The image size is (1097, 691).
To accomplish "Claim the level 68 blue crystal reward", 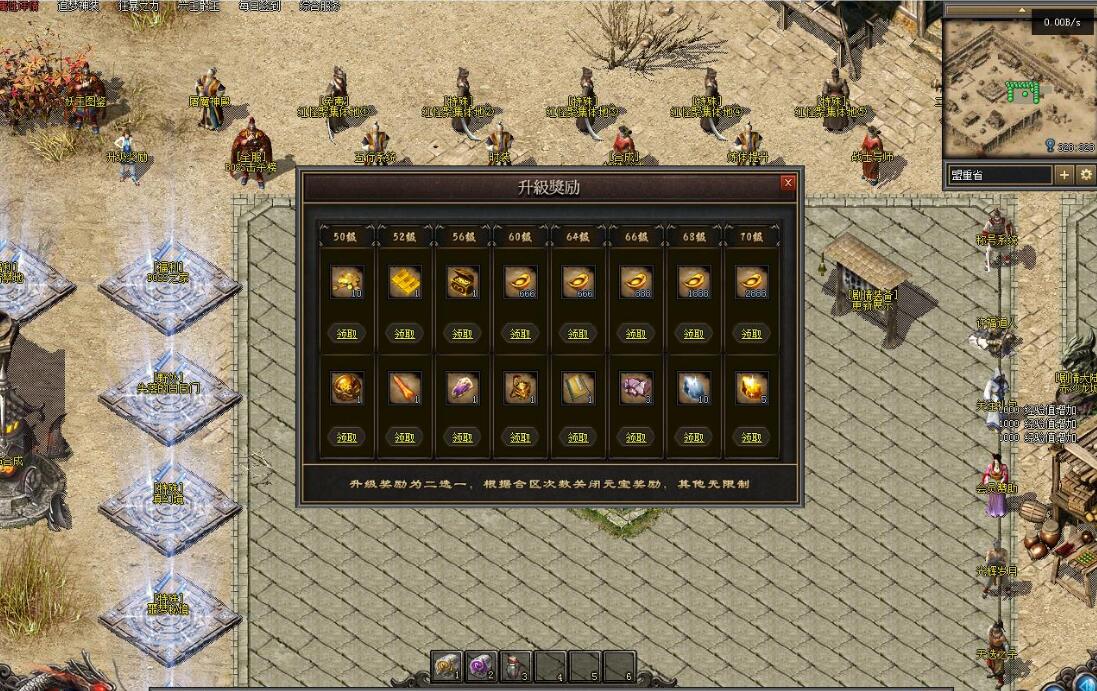I will [x=694, y=437].
